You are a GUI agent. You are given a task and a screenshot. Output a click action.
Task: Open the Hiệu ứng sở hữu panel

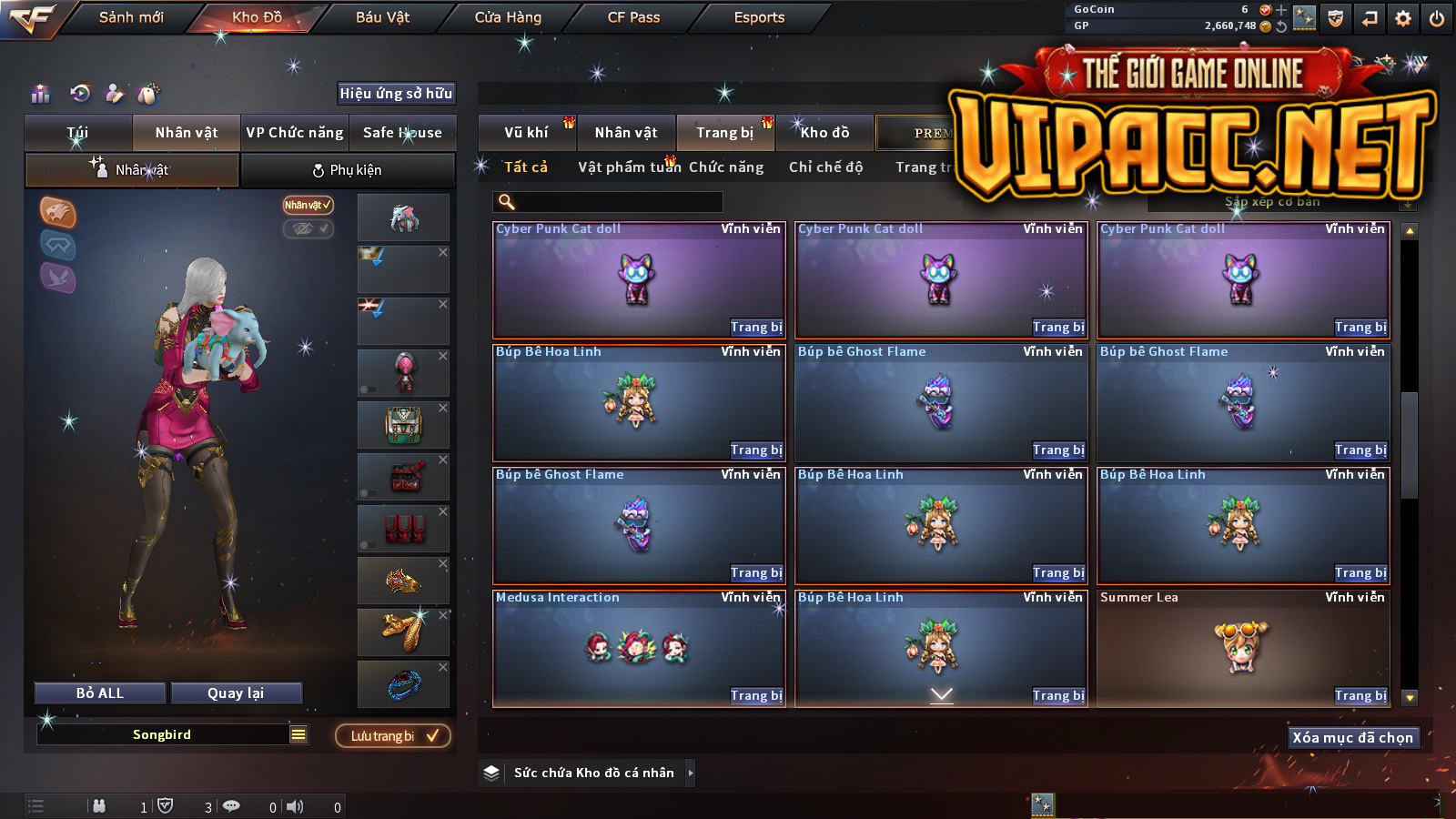[396, 94]
